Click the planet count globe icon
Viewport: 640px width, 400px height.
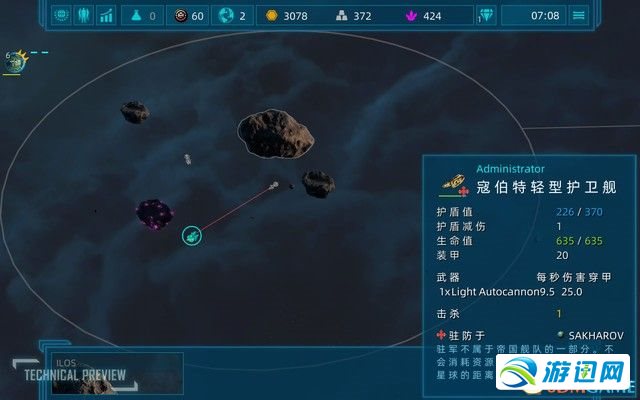click(x=225, y=15)
